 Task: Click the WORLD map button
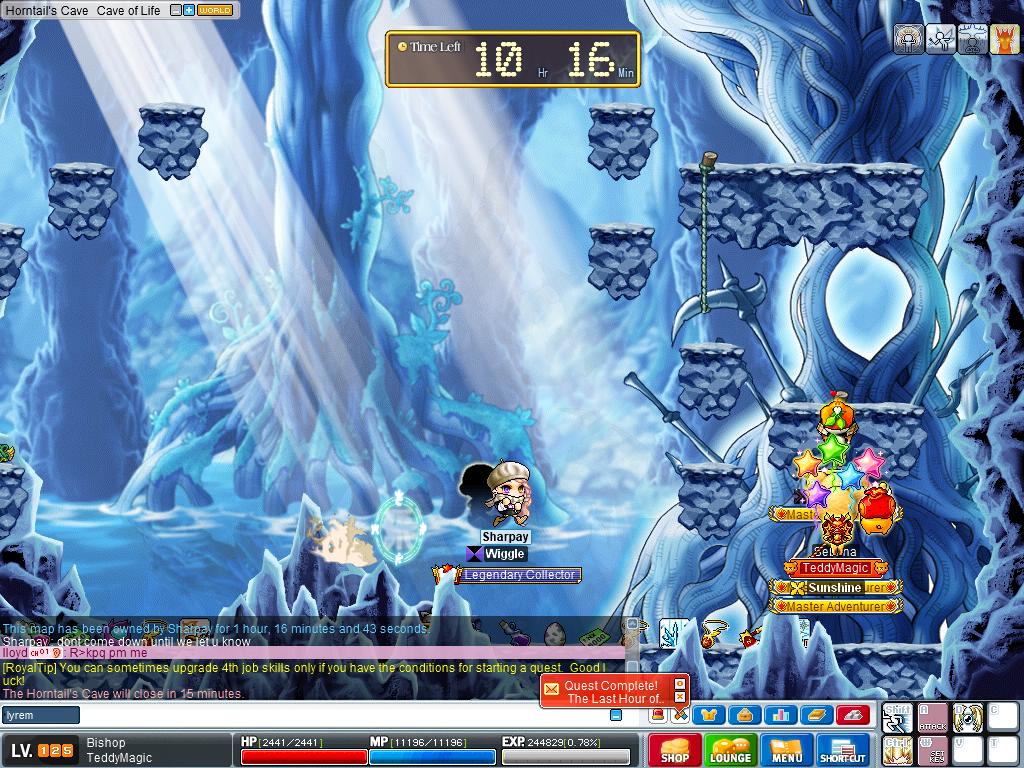215,10
